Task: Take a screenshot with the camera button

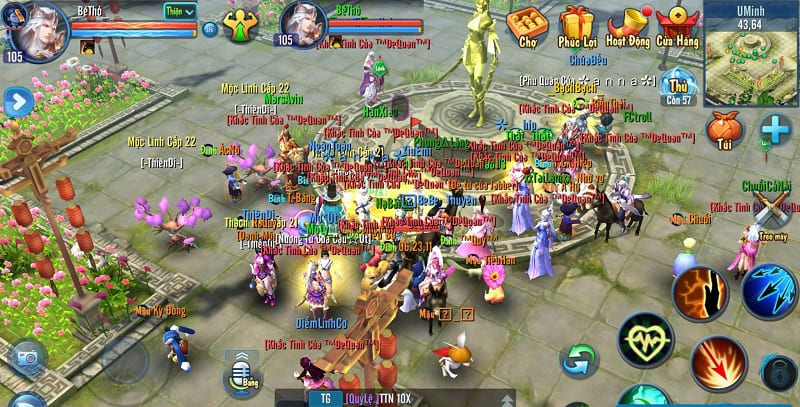Action: 26,357
